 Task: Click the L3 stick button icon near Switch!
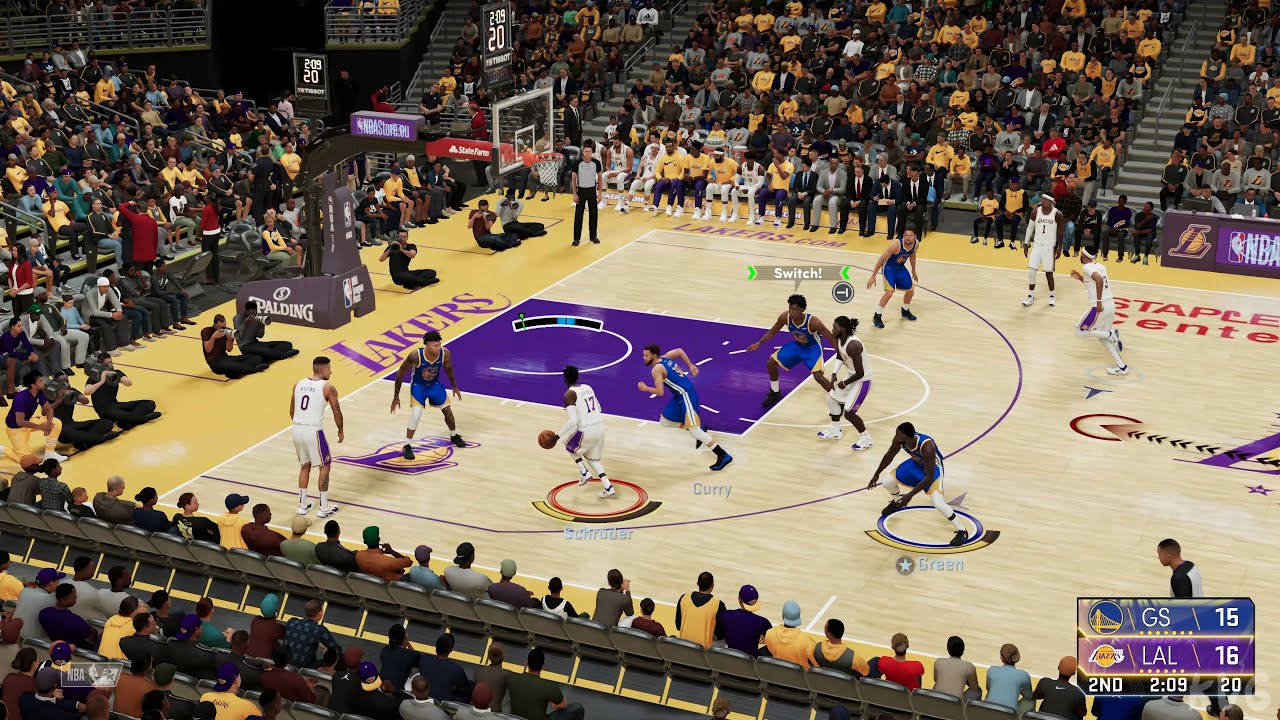click(x=843, y=291)
